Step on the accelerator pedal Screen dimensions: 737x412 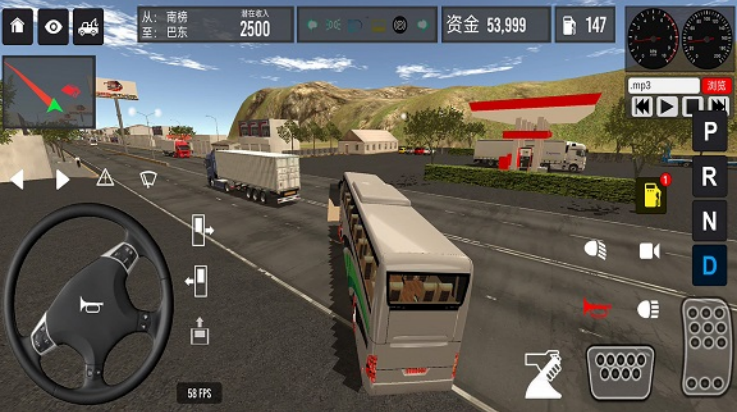(708, 345)
